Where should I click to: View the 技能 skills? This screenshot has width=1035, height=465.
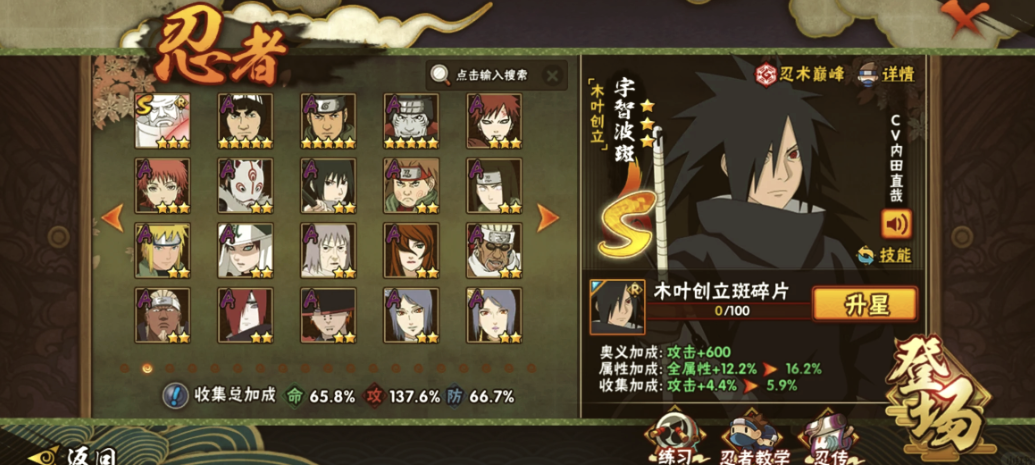tap(884, 255)
